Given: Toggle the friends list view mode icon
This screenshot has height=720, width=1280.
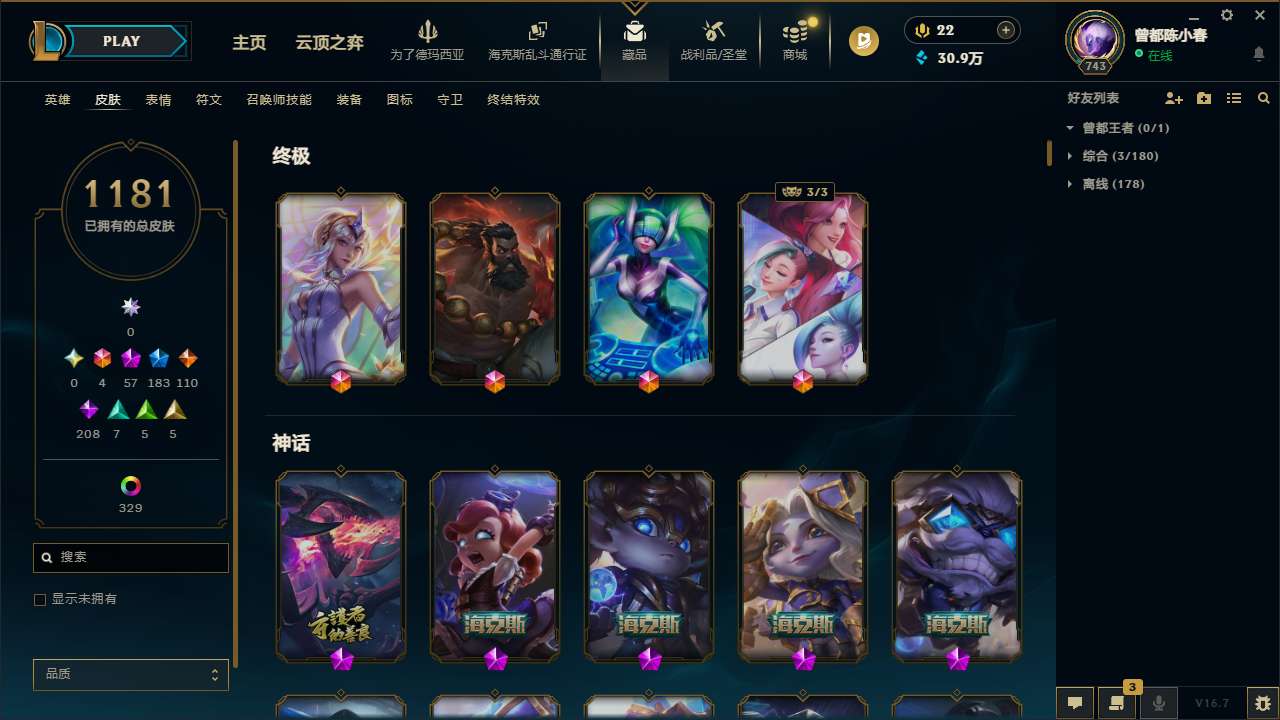Looking at the screenshot, I should [1234, 97].
